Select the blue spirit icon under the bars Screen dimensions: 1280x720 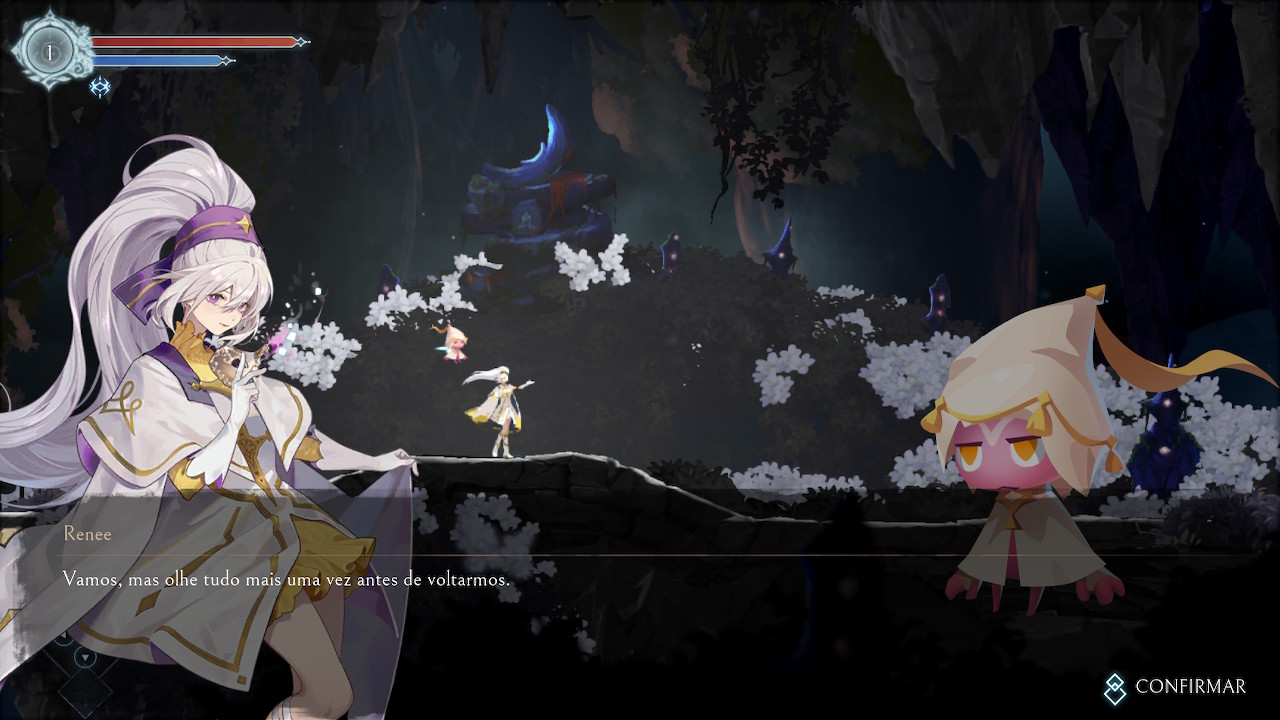100,88
